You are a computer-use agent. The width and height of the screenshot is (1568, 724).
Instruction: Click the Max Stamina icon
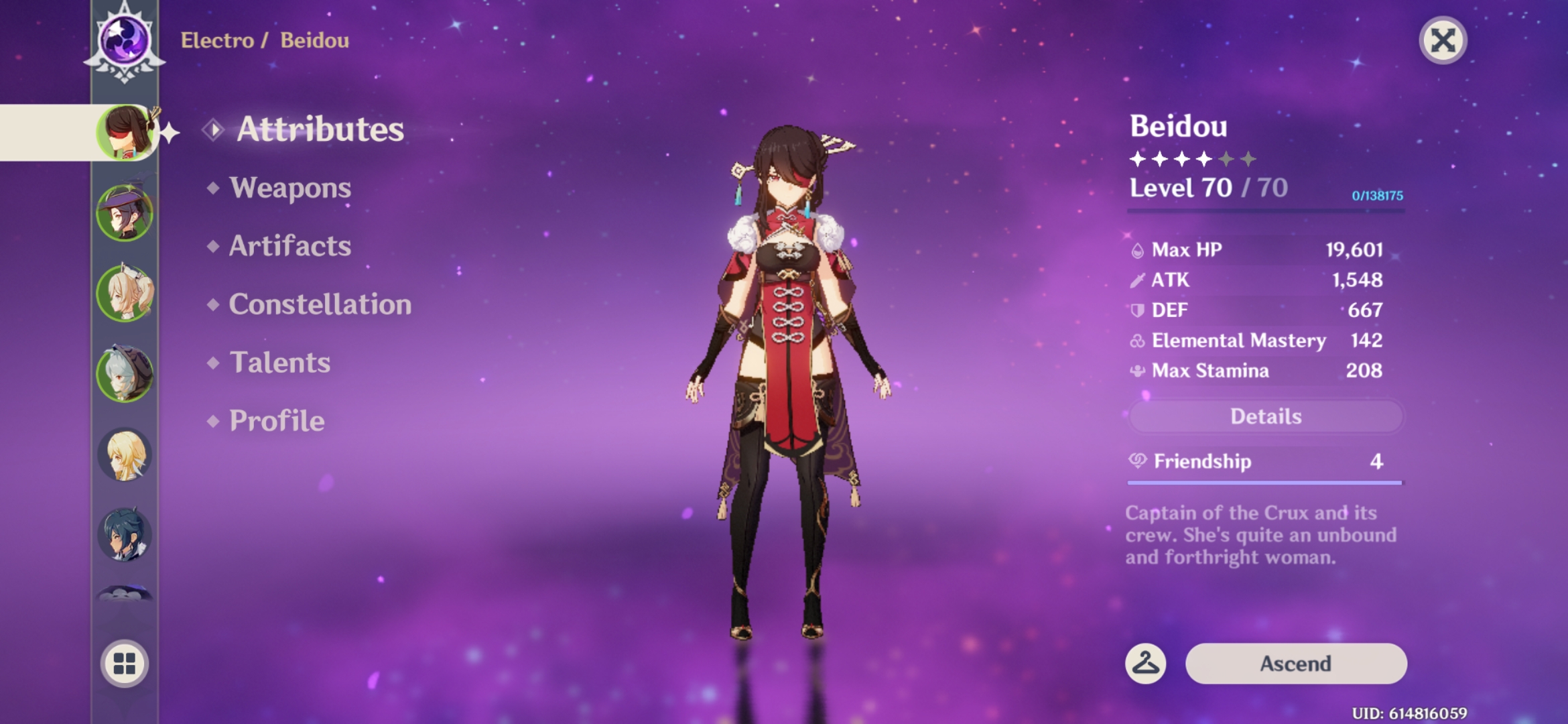point(1137,370)
